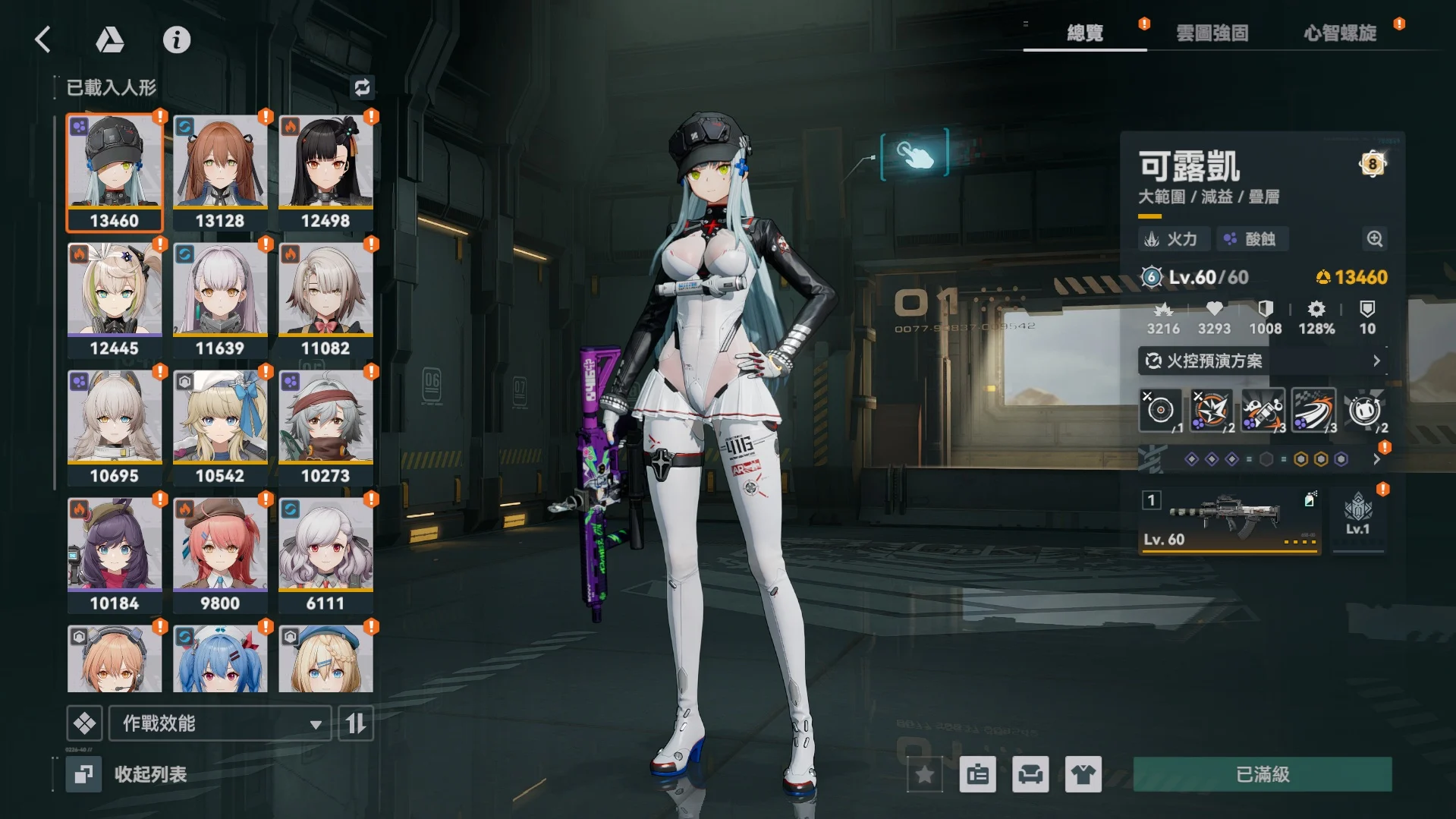Open the info icon panel
Image resolution: width=1456 pixels, height=819 pixels.
[177, 39]
